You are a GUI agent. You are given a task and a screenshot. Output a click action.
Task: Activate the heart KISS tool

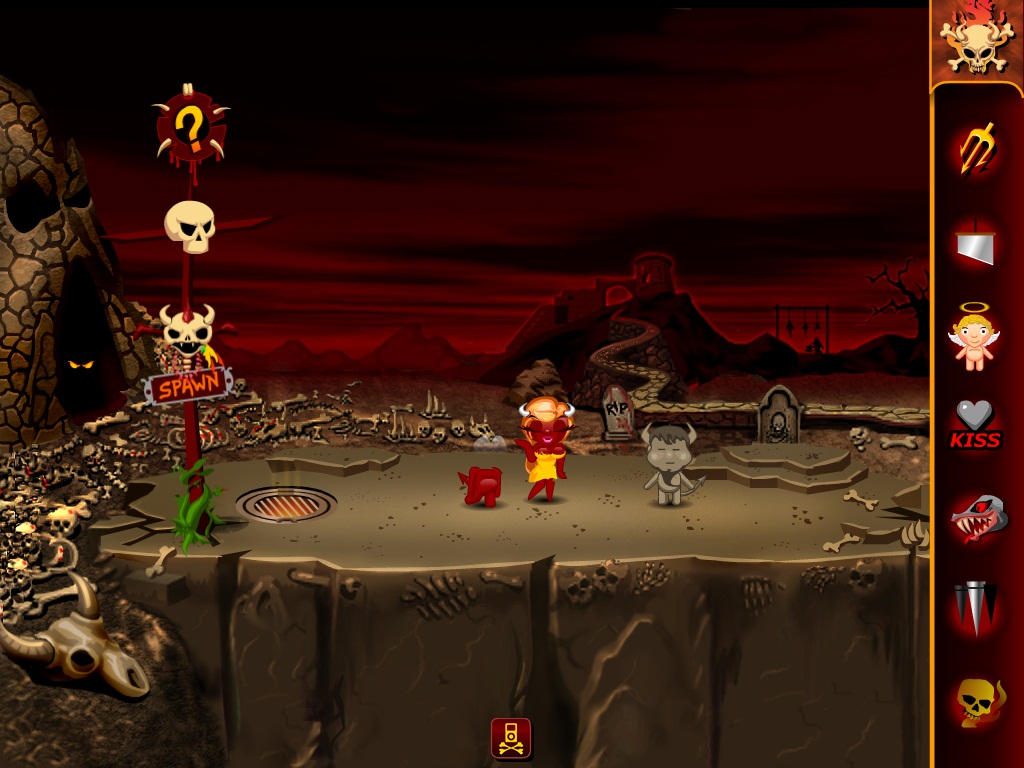pos(975,424)
